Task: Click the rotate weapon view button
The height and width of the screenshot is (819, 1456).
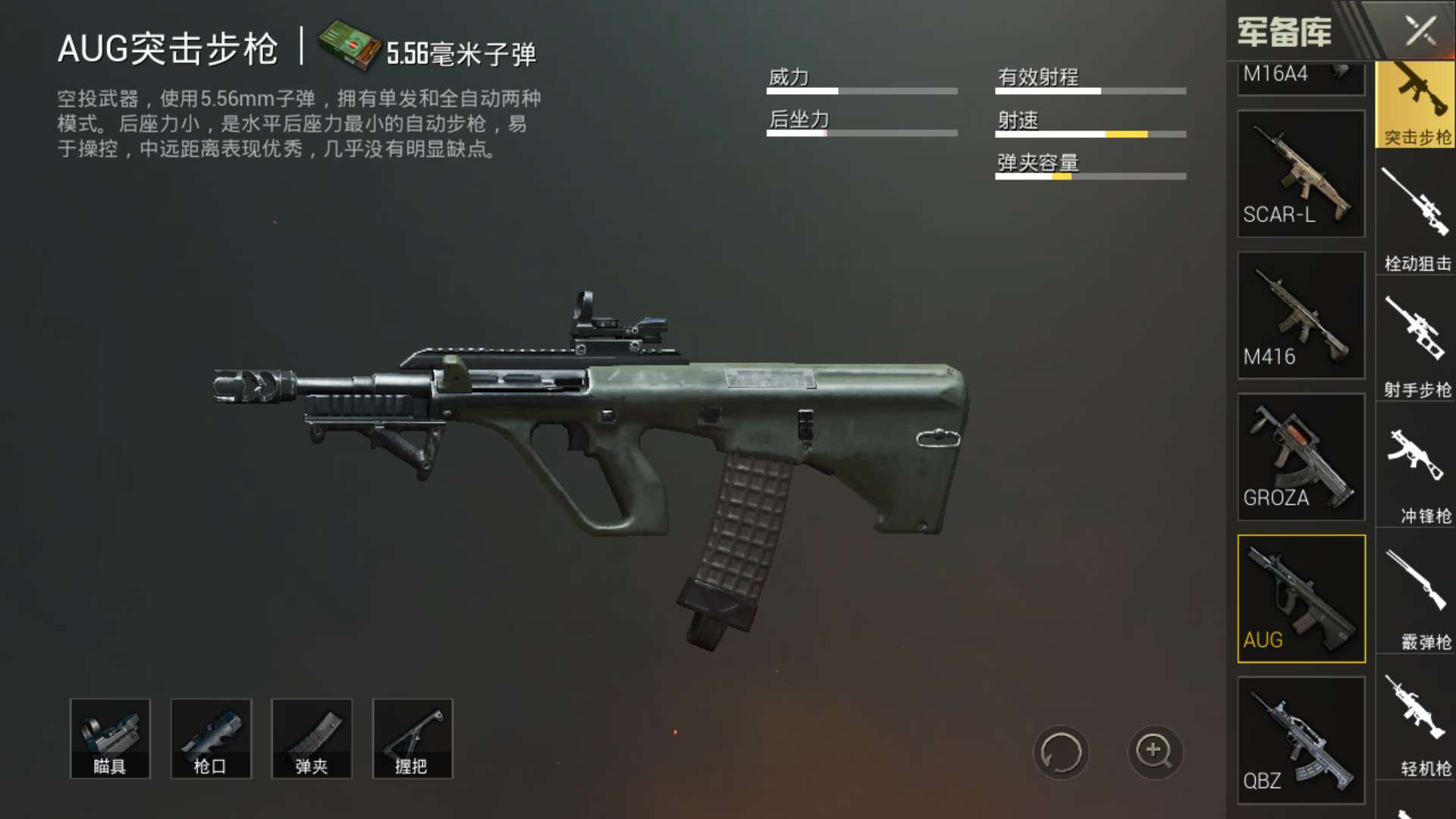Action: click(1060, 752)
